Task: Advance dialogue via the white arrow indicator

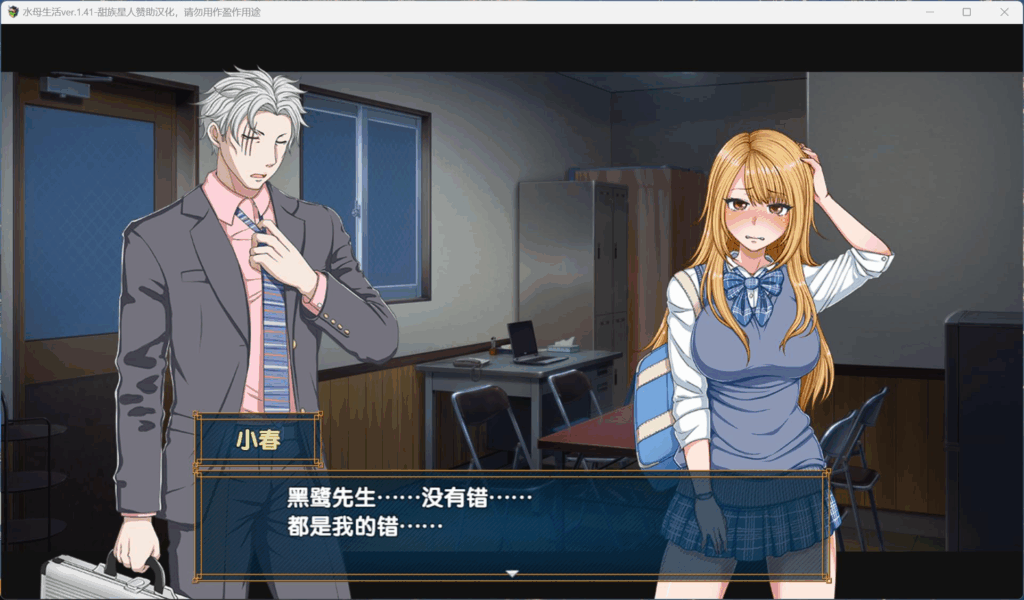Action: click(x=512, y=573)
